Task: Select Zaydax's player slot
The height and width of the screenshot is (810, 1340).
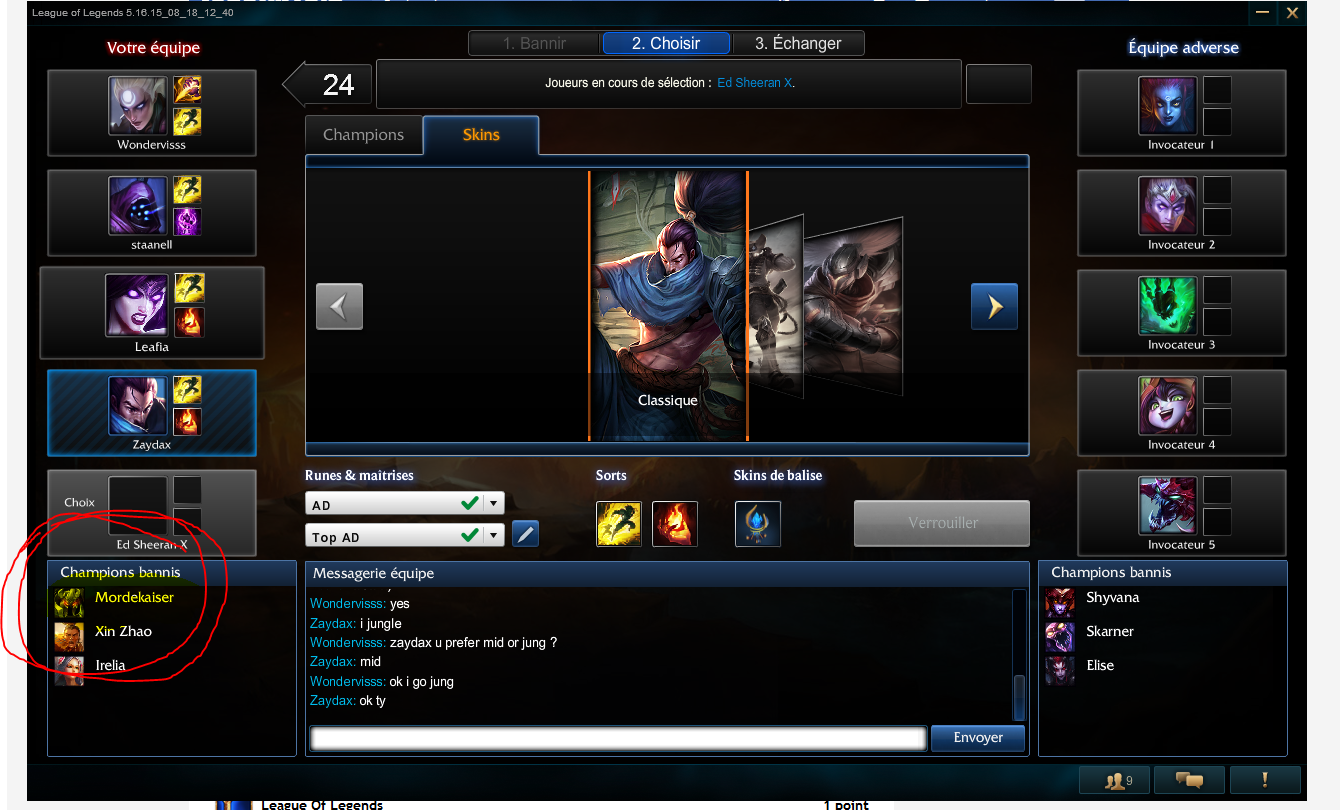Action: coord(152,413)
